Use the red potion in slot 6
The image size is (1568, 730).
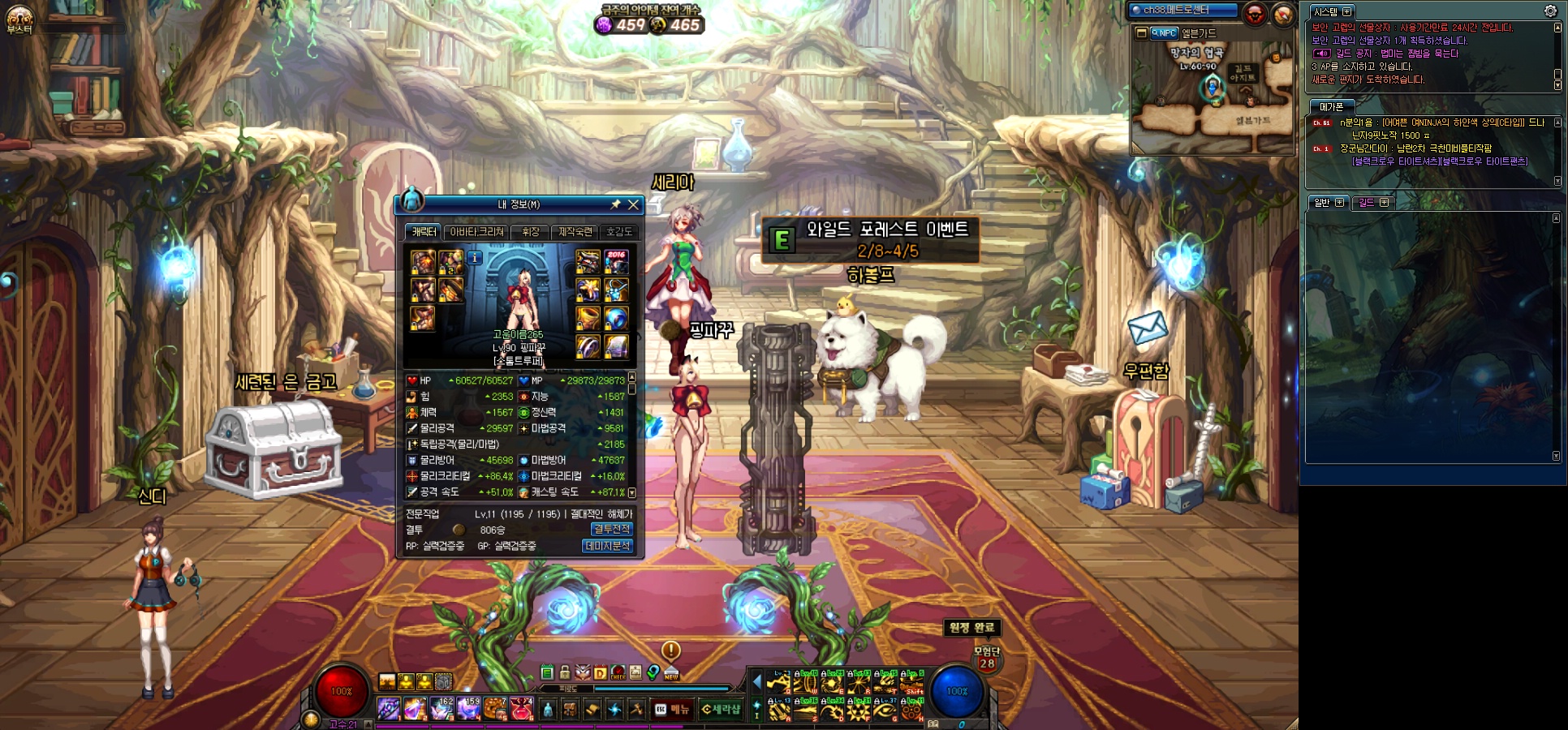521,709
